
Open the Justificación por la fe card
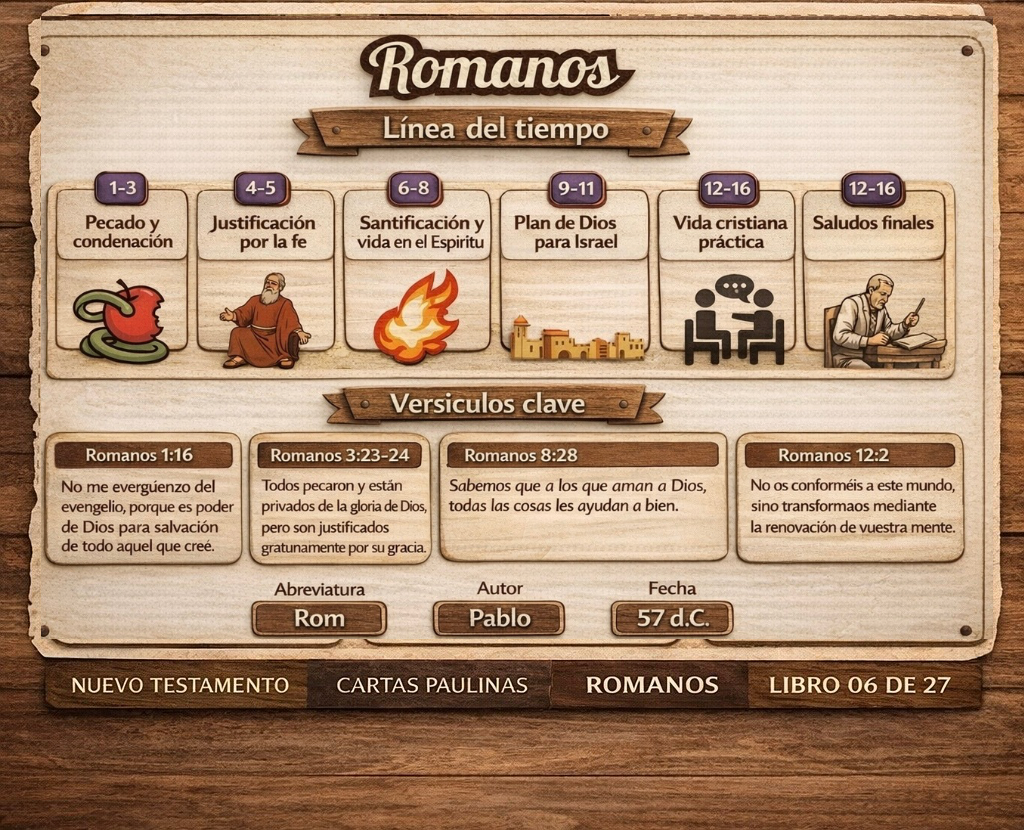264,270
